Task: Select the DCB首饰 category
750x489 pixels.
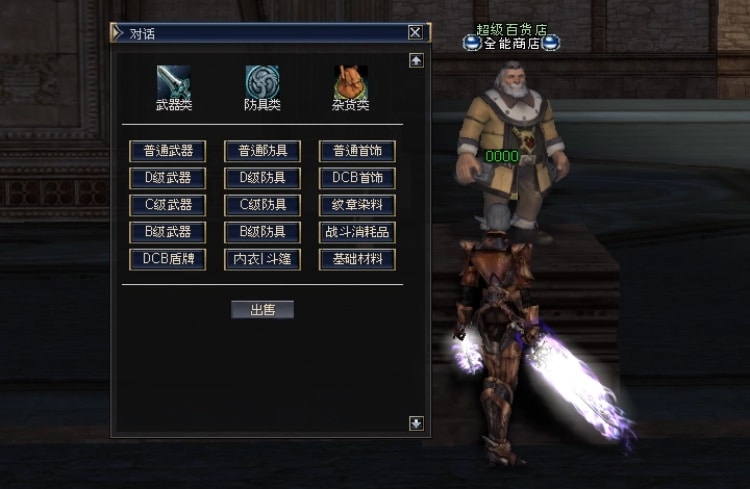Action: click(x=357, y=178)
